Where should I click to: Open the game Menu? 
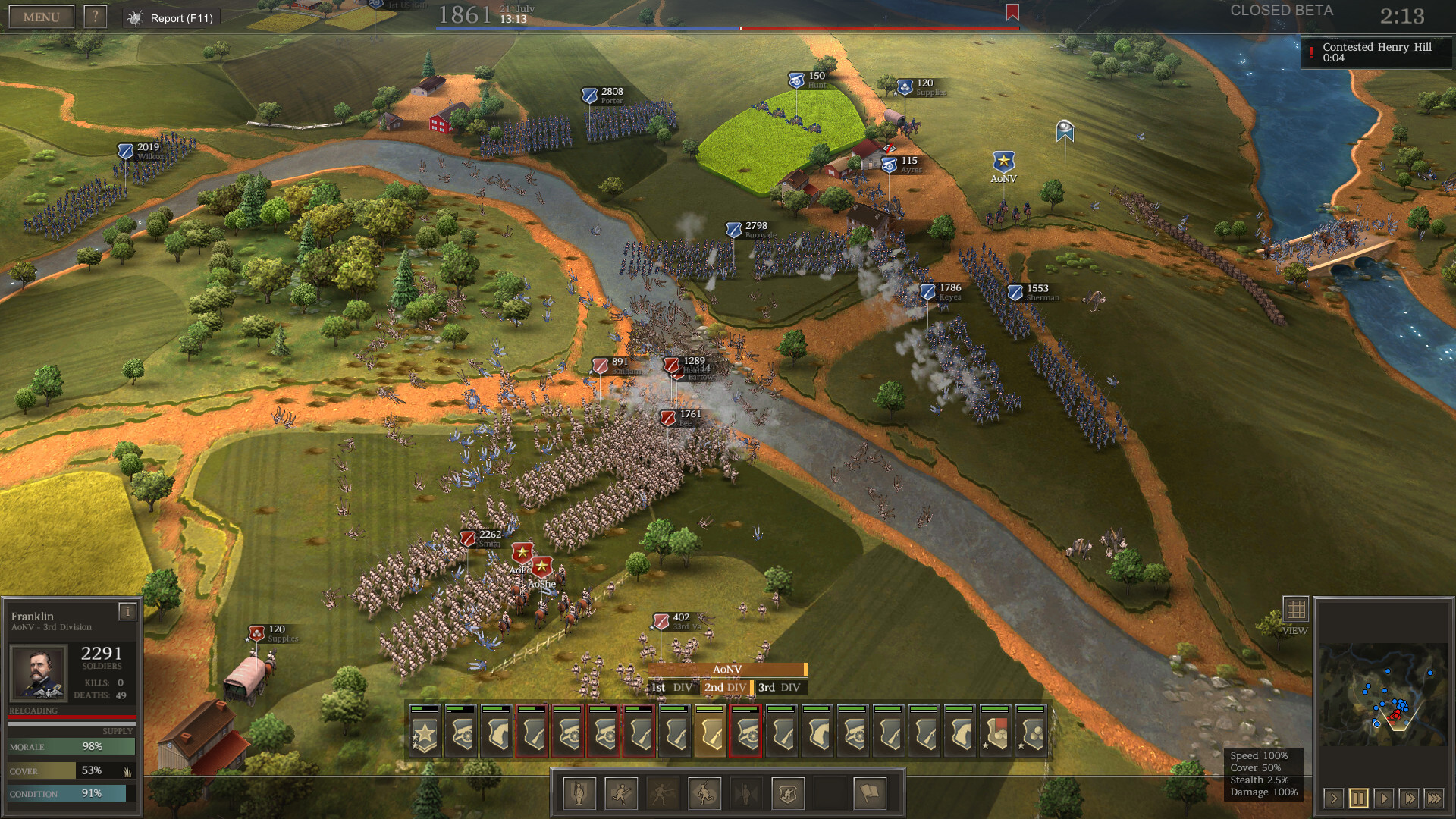(x=41, y=16)
